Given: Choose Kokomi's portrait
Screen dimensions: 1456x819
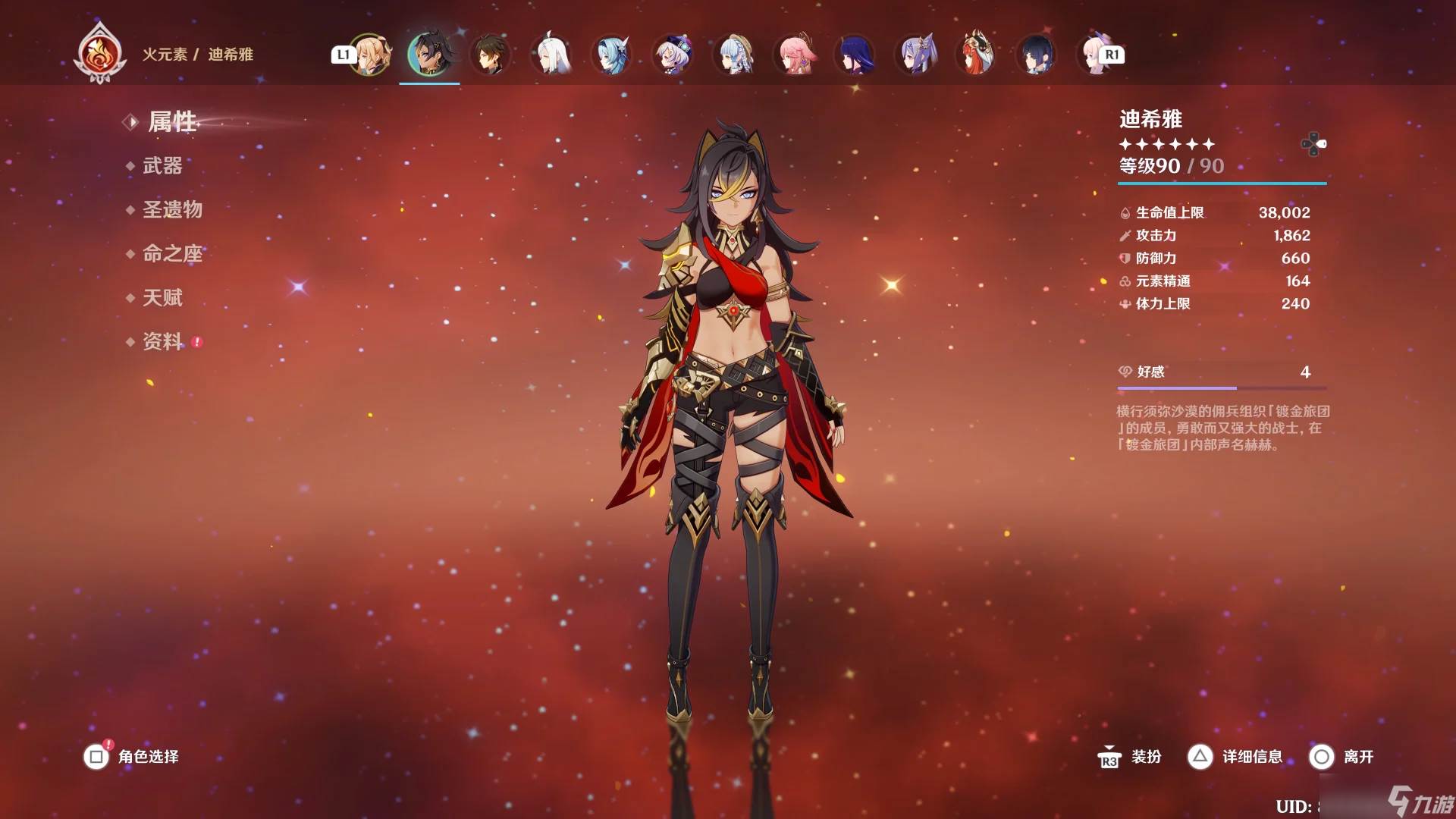Looking at the screenshot, I should tap(1094, 55).
